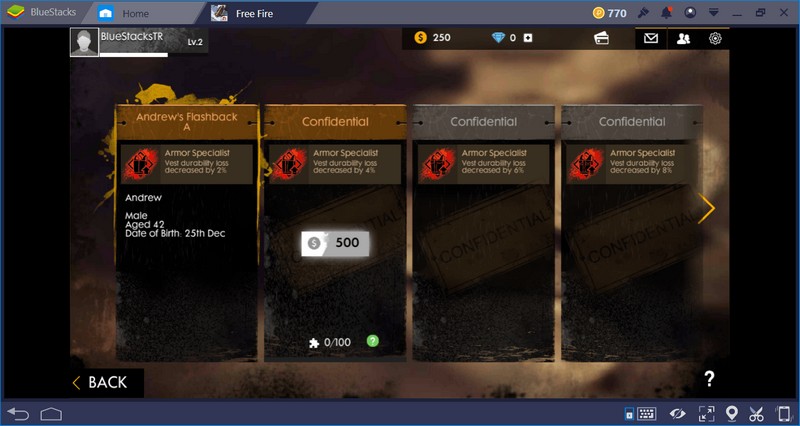Add diamonds with the plus button
800x426 pixels.
click(528, 38)
